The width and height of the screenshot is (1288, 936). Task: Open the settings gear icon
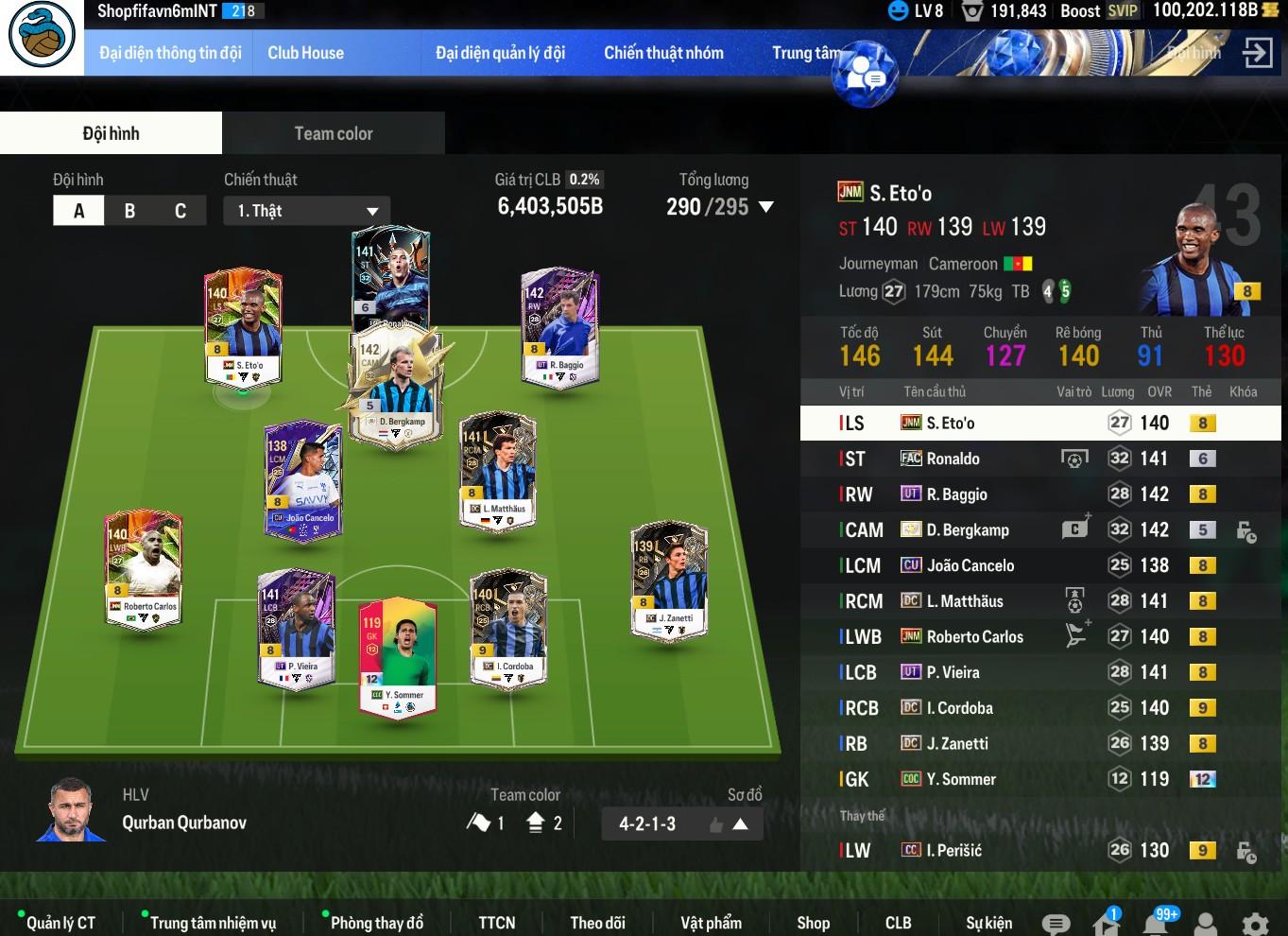(1255, 924)
